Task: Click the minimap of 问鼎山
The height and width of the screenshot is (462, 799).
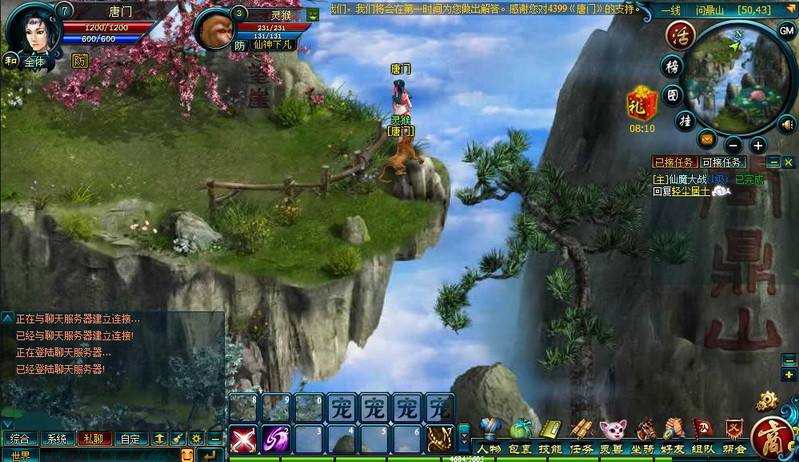Action: tap(734, 74)
